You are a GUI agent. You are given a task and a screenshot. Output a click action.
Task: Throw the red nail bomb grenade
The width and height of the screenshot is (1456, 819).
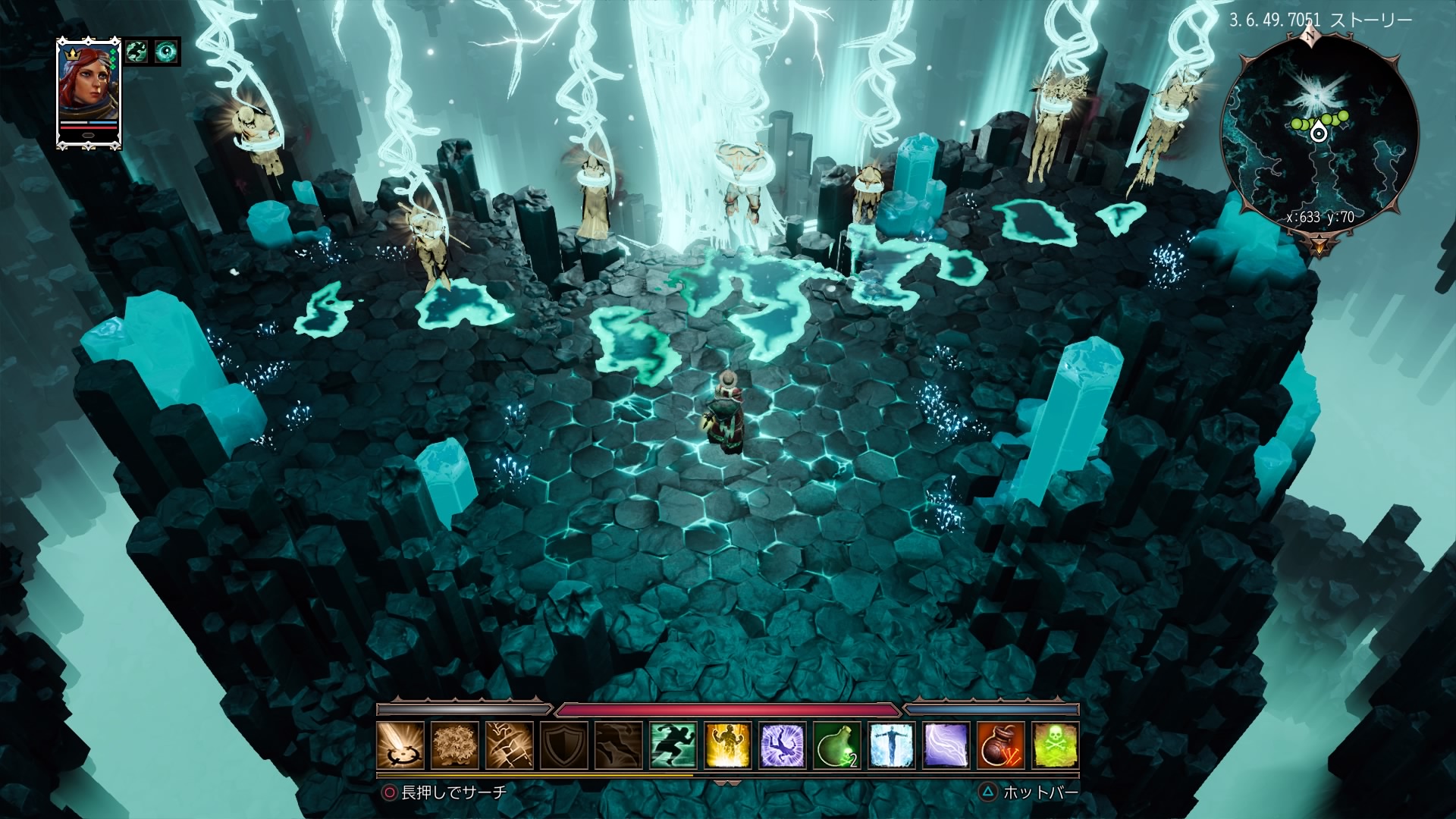(x=1001, y=745)
